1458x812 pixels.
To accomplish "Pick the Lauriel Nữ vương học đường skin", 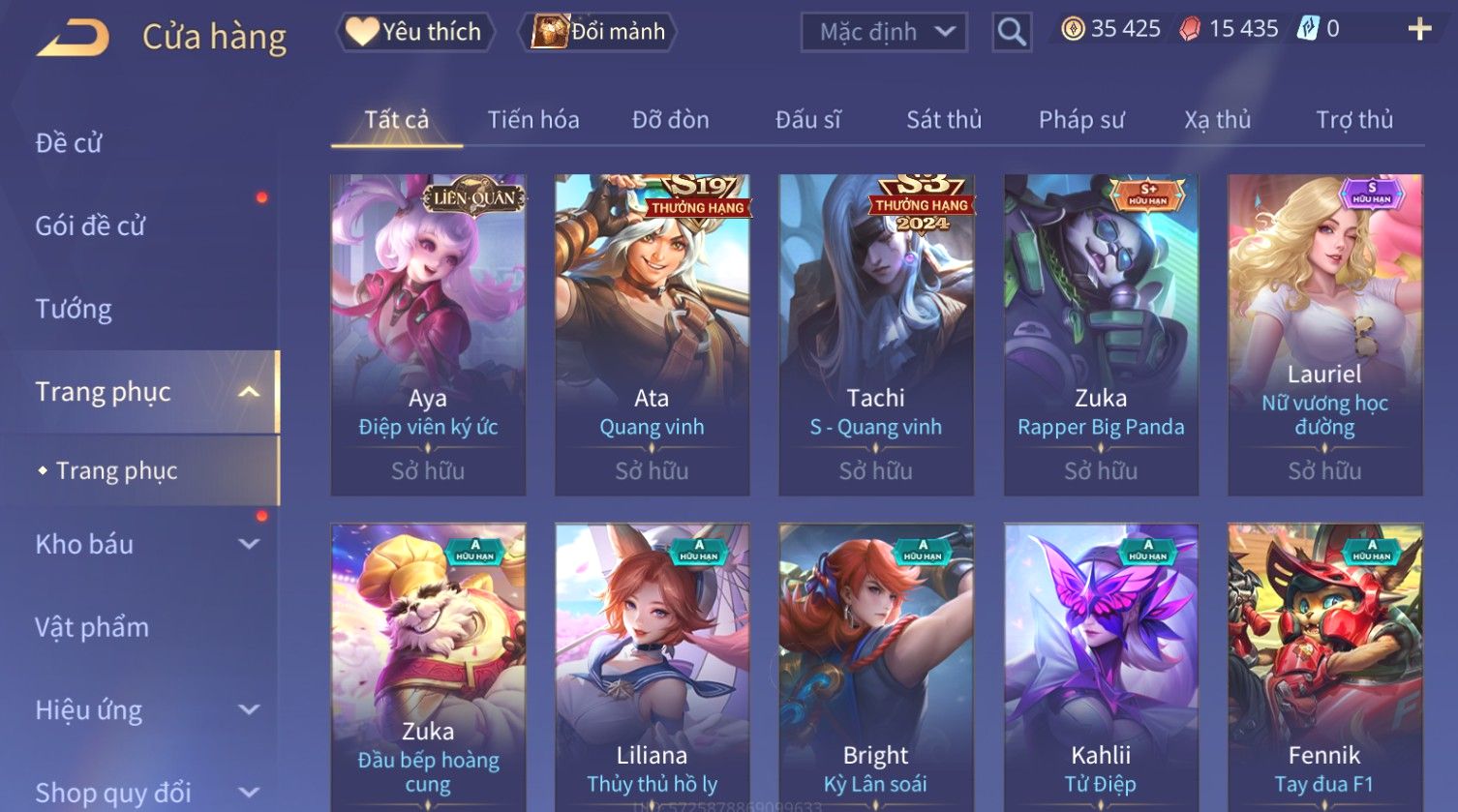I will coord(1324,334).
